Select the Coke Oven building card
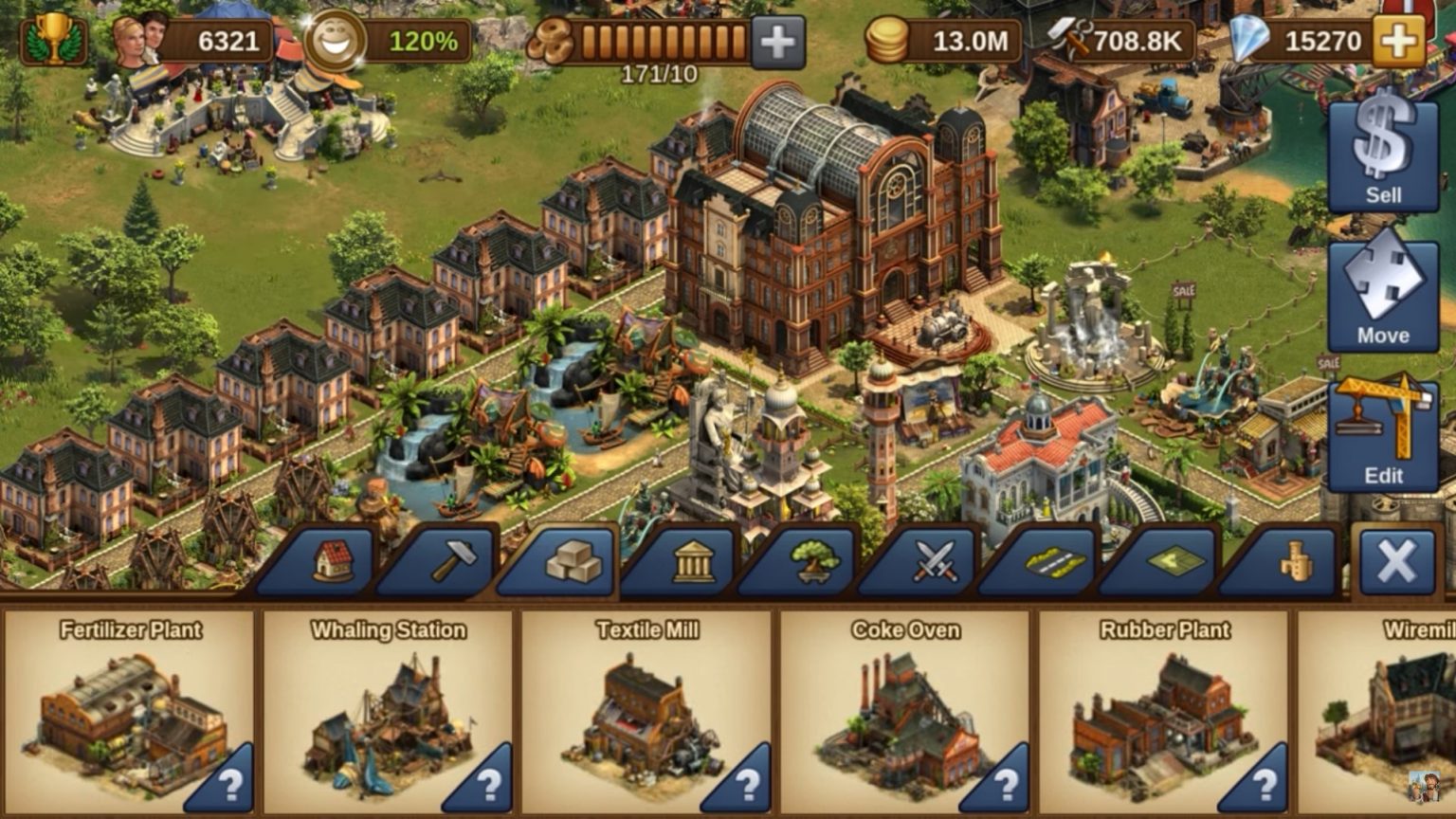This screenshot has width=1456, height=819. click(905, 713)
